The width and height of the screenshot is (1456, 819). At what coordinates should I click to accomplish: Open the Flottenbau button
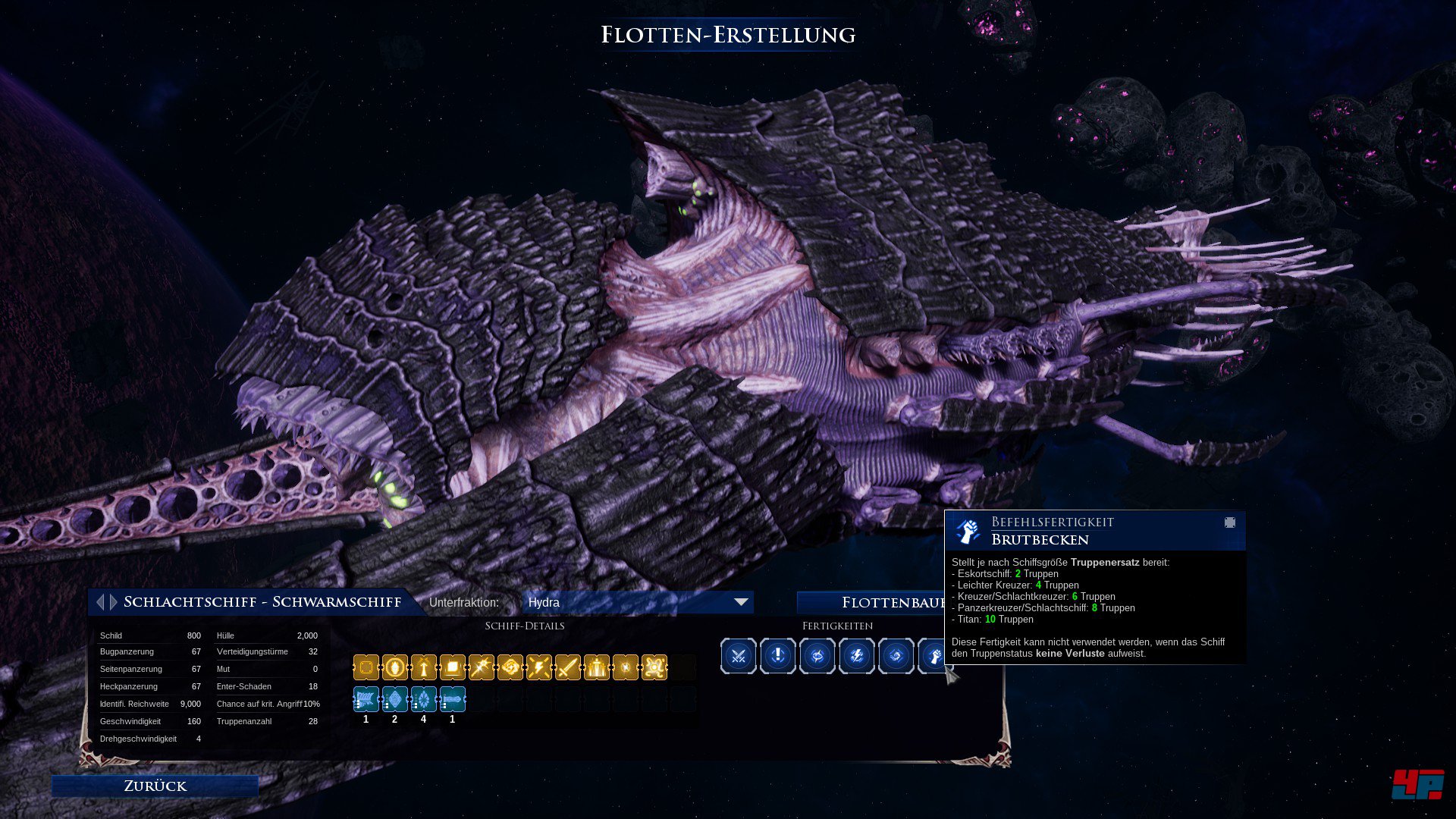tap(871, 603)
